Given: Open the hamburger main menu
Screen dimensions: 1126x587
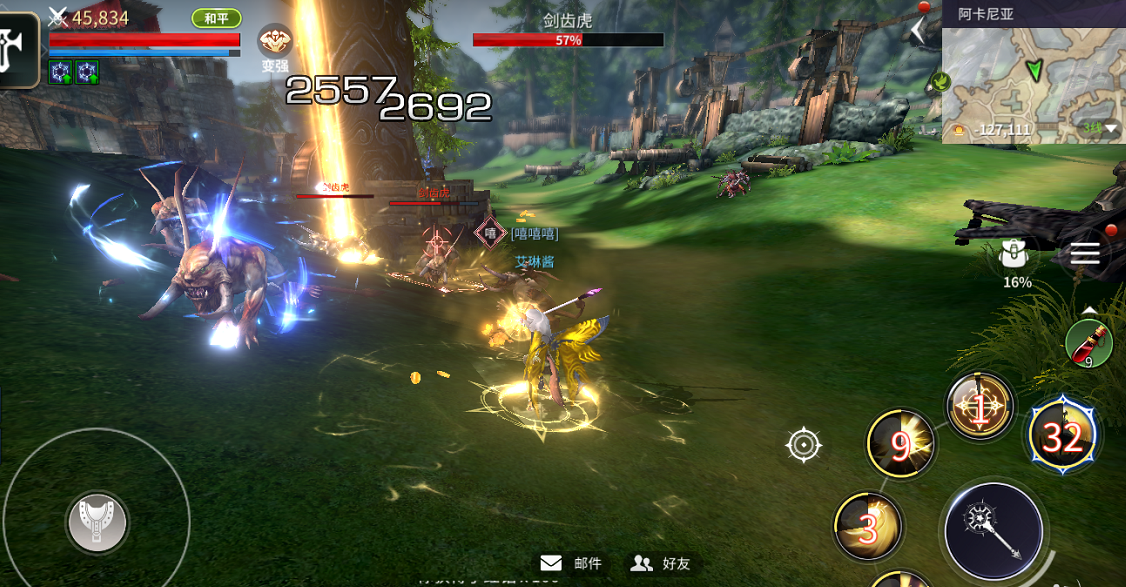Looking at the screenshot, I should [x=1085, y=253].
